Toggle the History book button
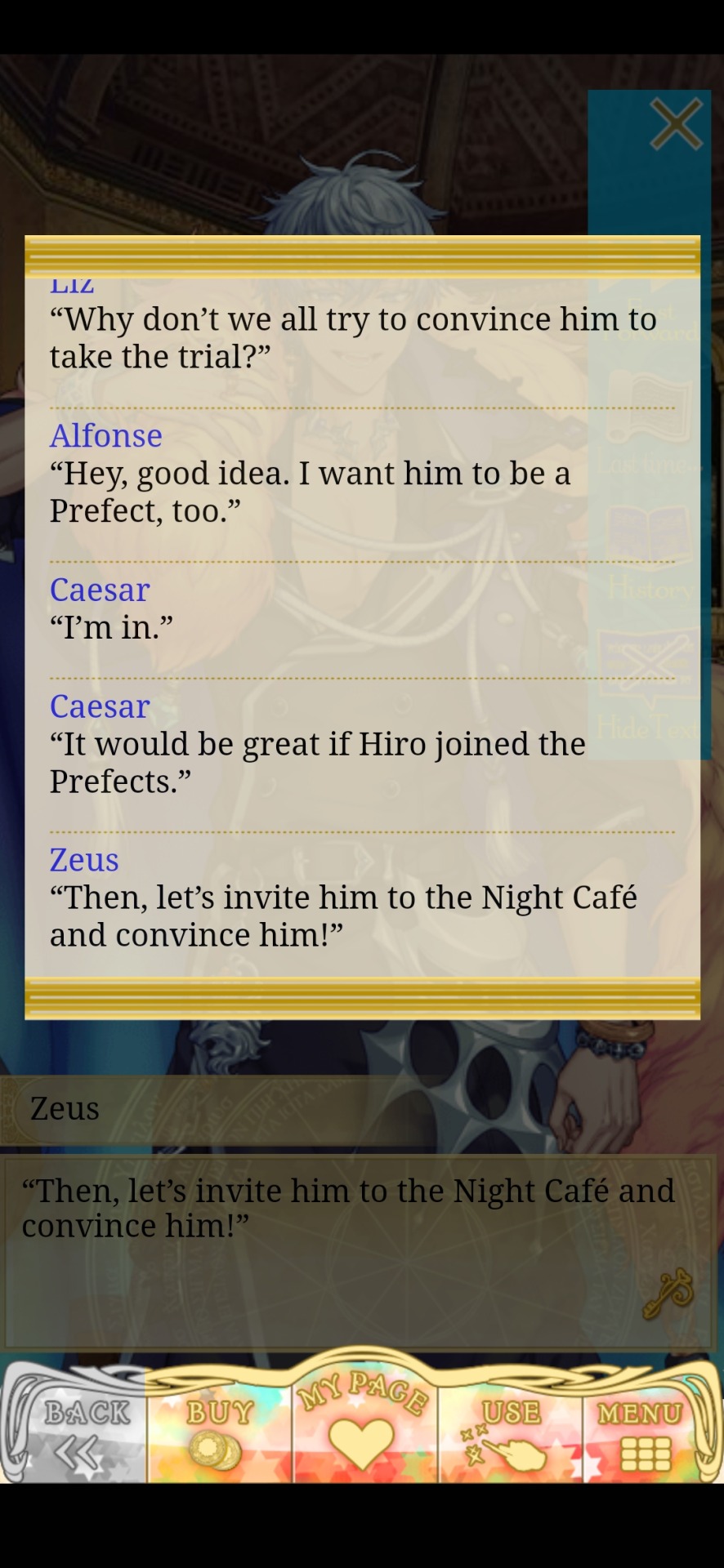This screenshot has width=724, height=1568. tap(650, 555)
